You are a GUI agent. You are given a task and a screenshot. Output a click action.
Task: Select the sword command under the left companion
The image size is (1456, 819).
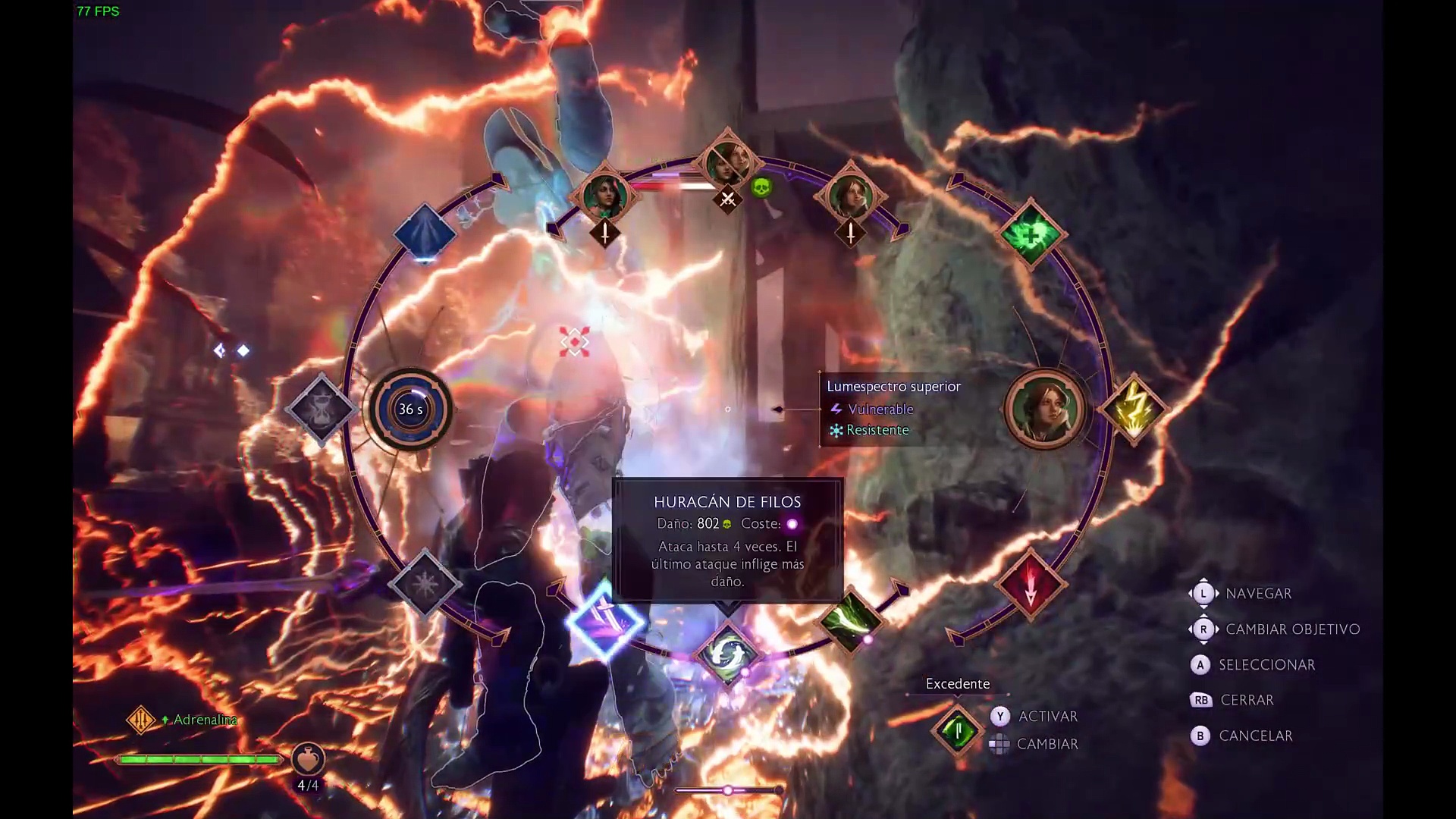[x=604, y=233]
